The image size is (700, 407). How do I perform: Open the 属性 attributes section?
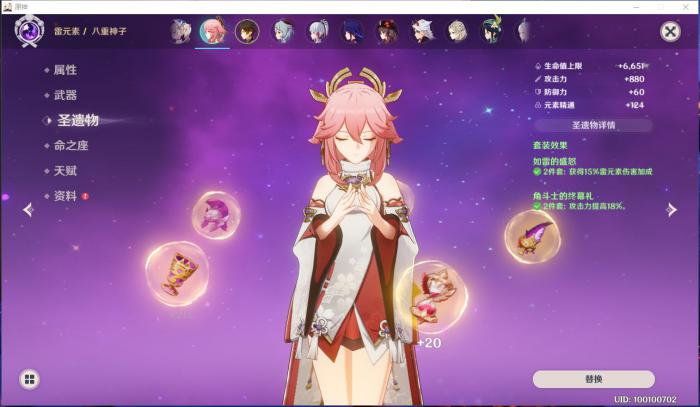click(65, 70)
